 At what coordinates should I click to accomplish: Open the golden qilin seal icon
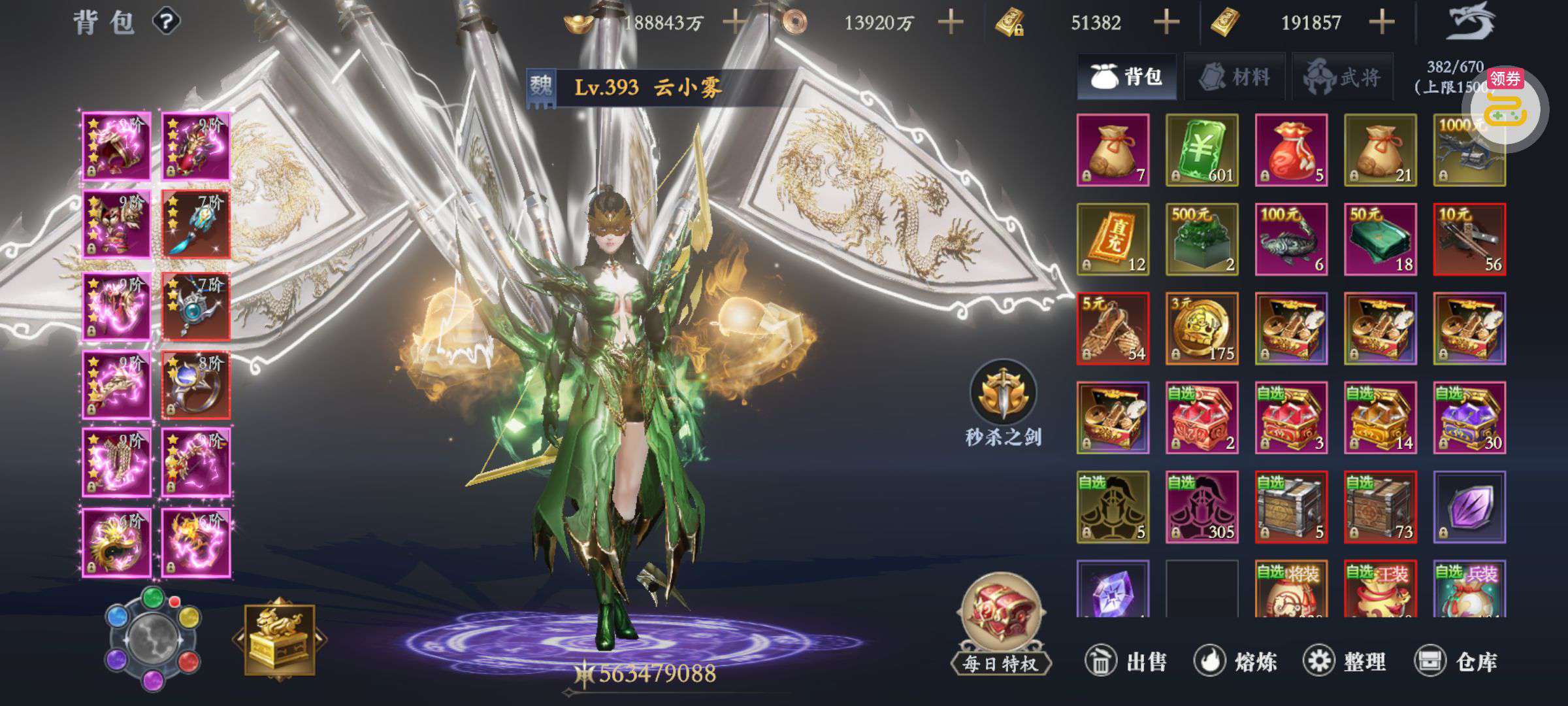coord(280,640)
